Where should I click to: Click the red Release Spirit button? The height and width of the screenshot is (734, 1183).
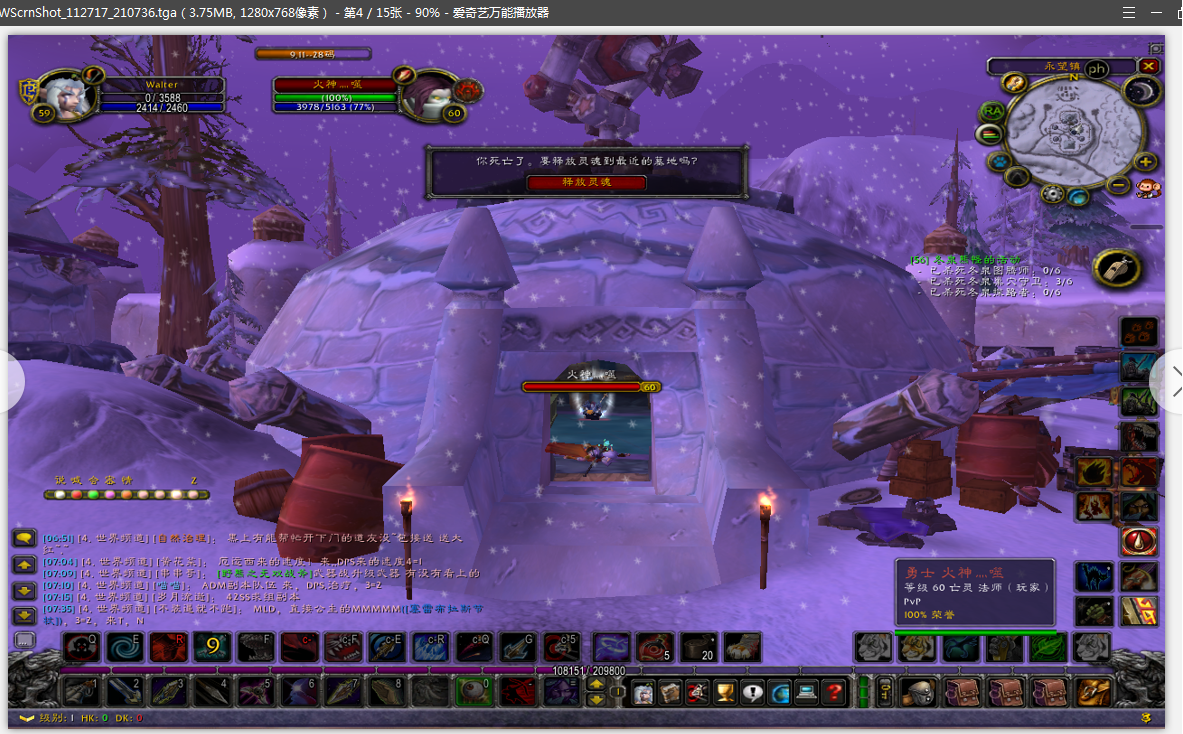point(586,182)
